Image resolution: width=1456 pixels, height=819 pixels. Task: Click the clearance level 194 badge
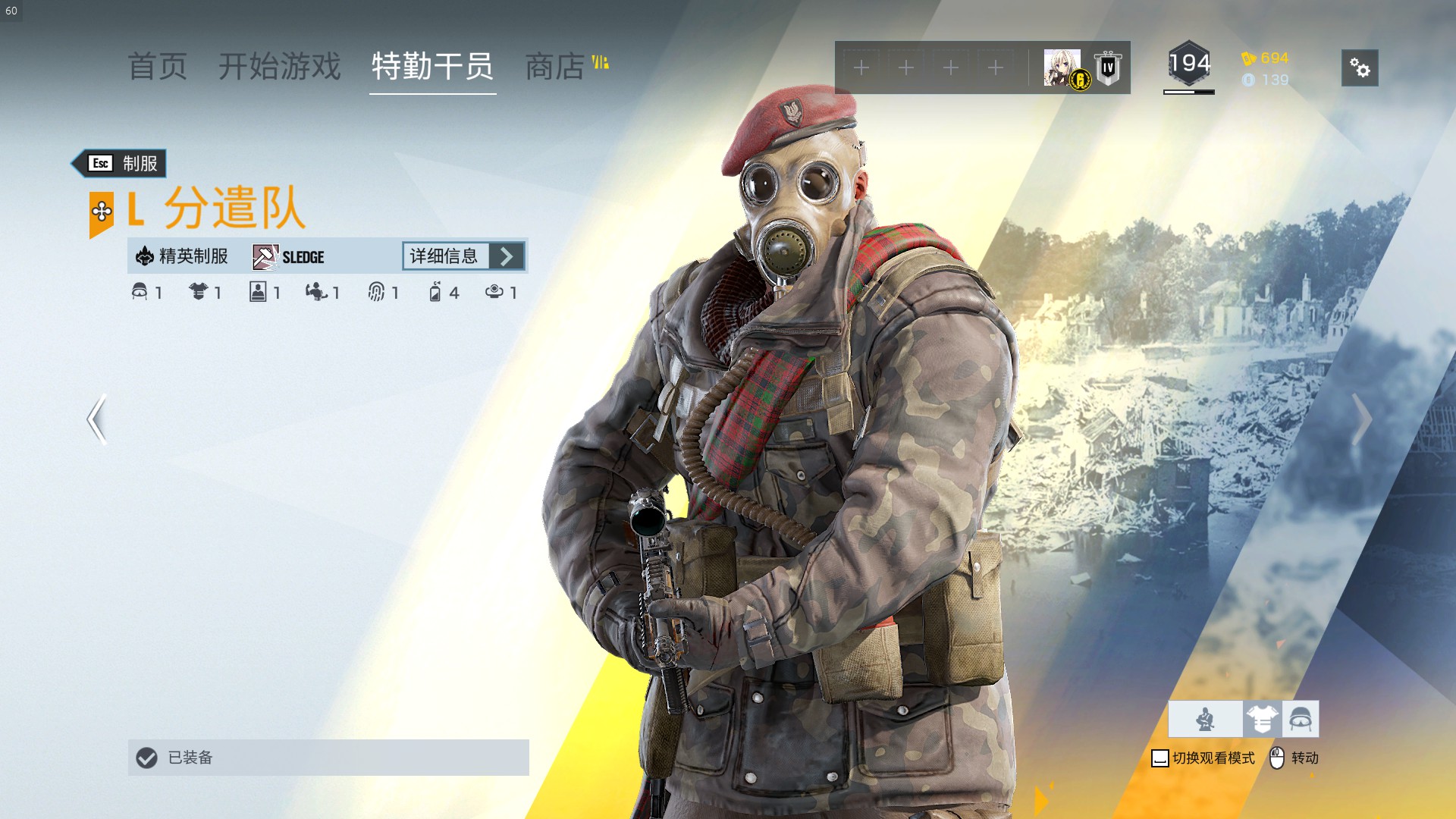pos(1188,65)
